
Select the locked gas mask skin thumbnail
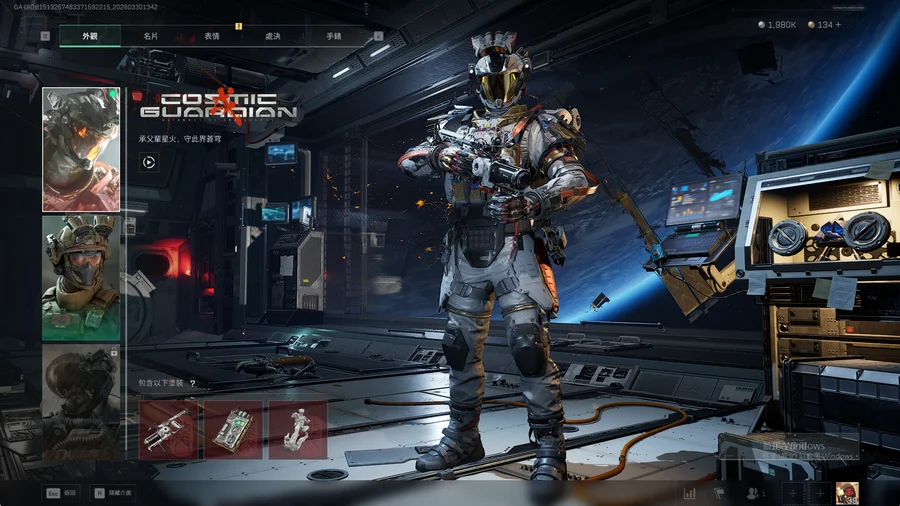tap(81, 402)
